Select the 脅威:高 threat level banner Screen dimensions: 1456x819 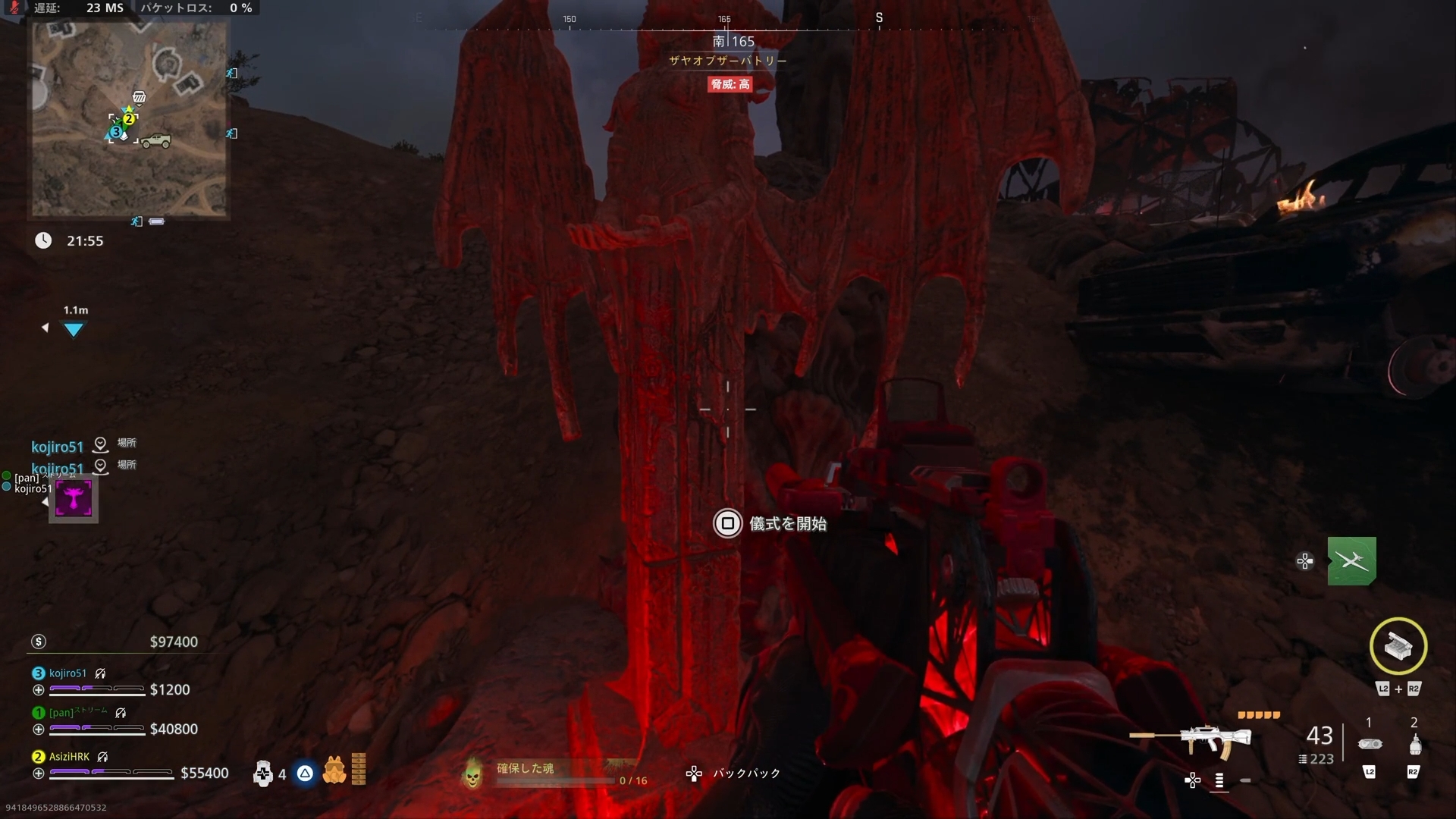coord(730,84)
